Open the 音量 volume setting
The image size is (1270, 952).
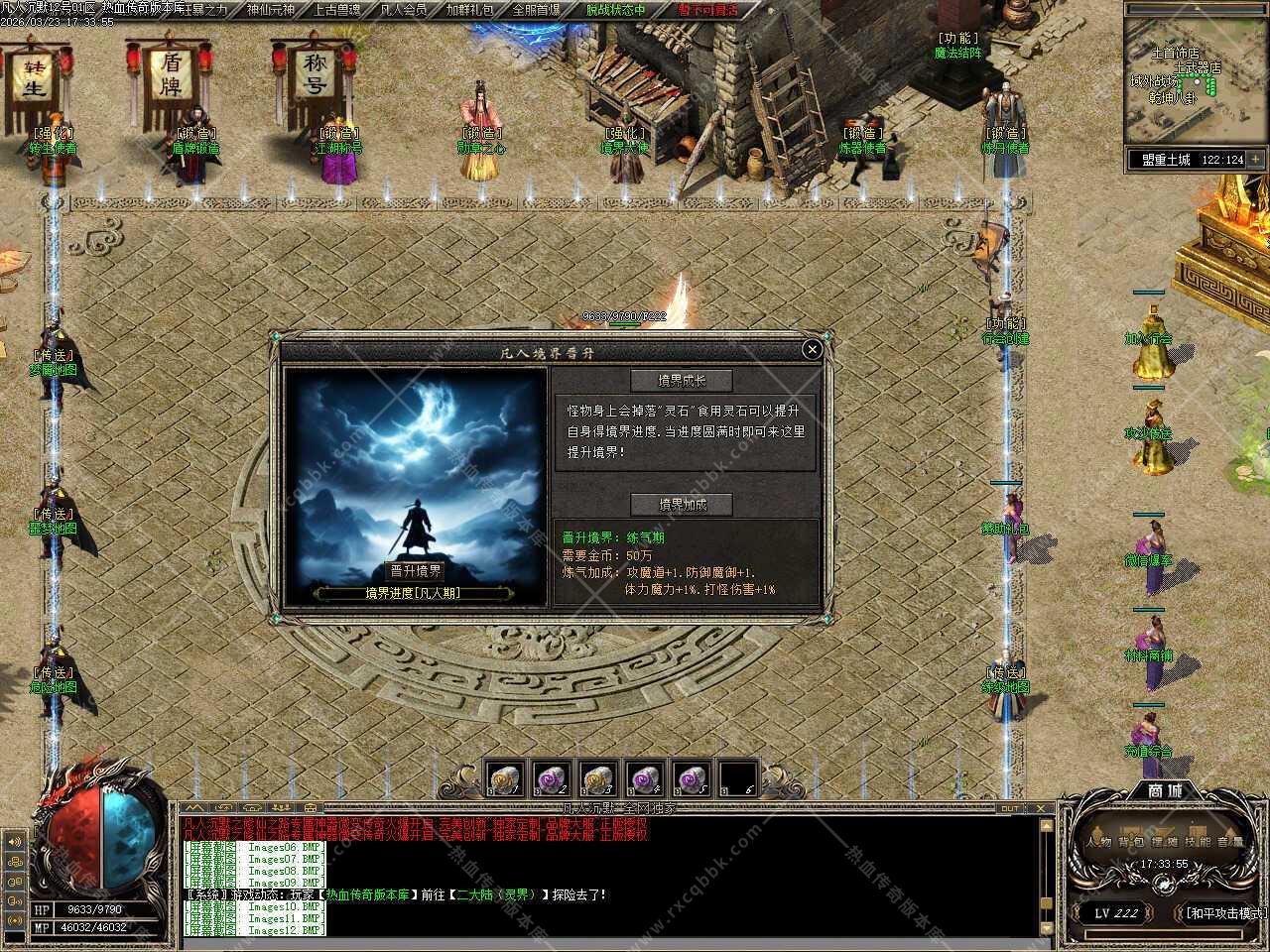point(1230,842)
